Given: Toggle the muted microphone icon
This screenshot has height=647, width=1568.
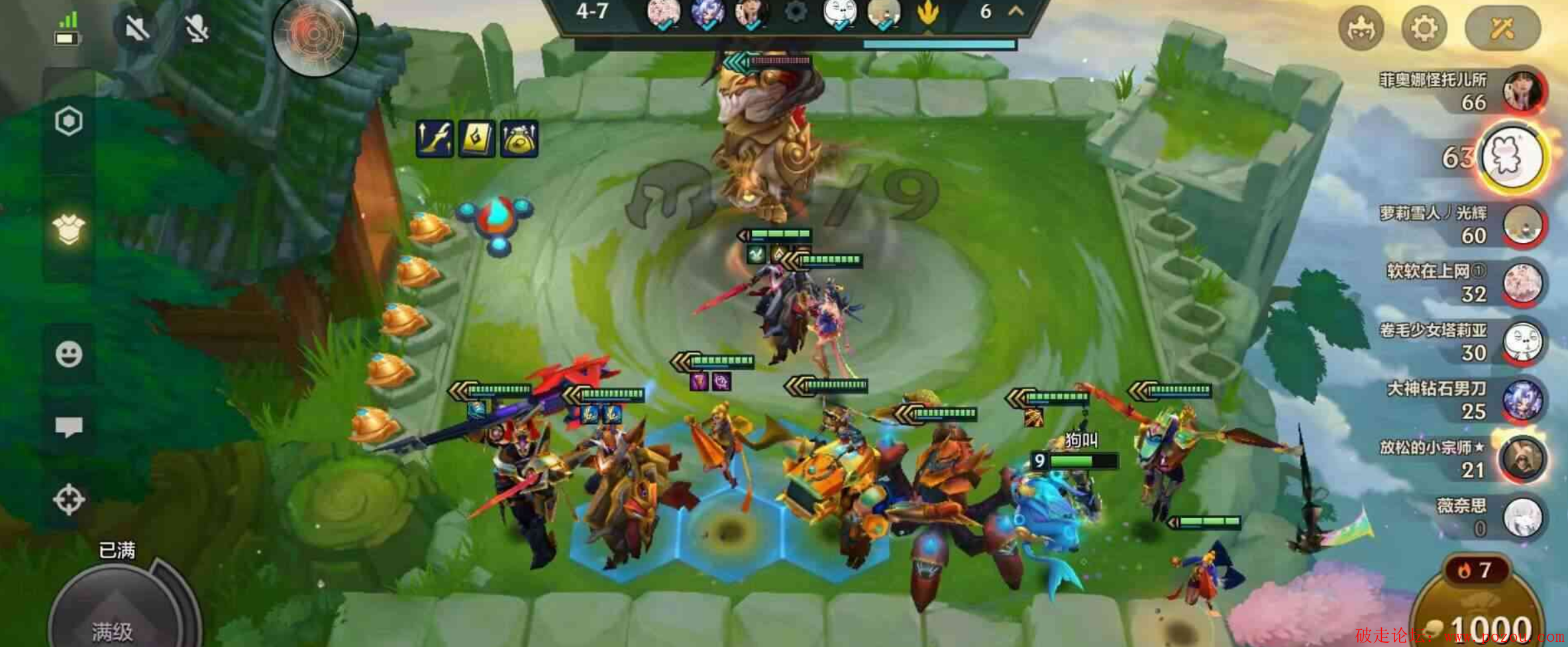Looking at the screenshot, I should 197,28.
